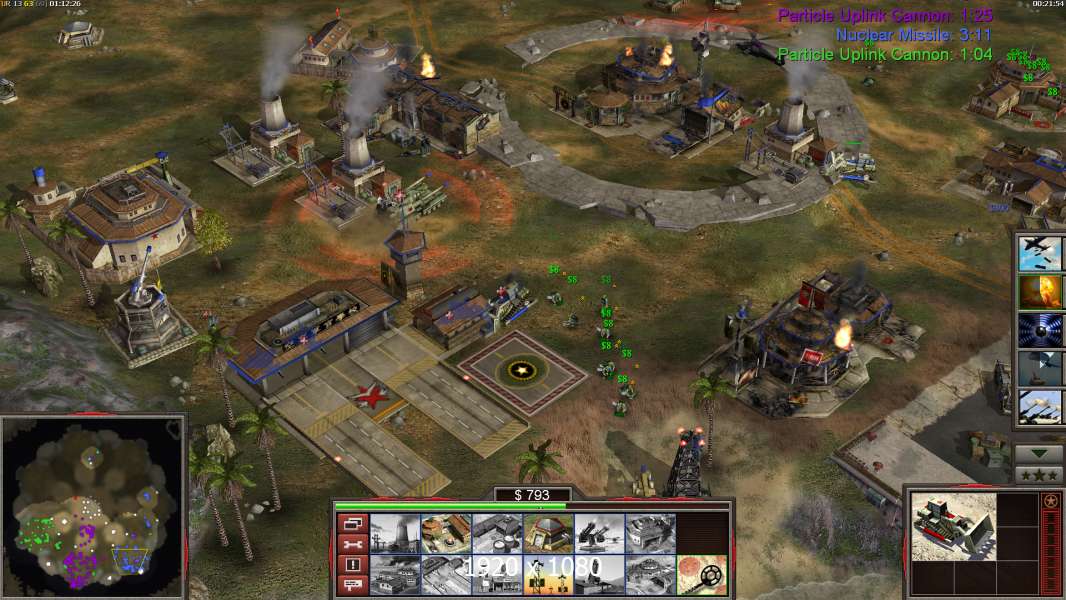Open the three-star generals powers button

point(1038,474)
